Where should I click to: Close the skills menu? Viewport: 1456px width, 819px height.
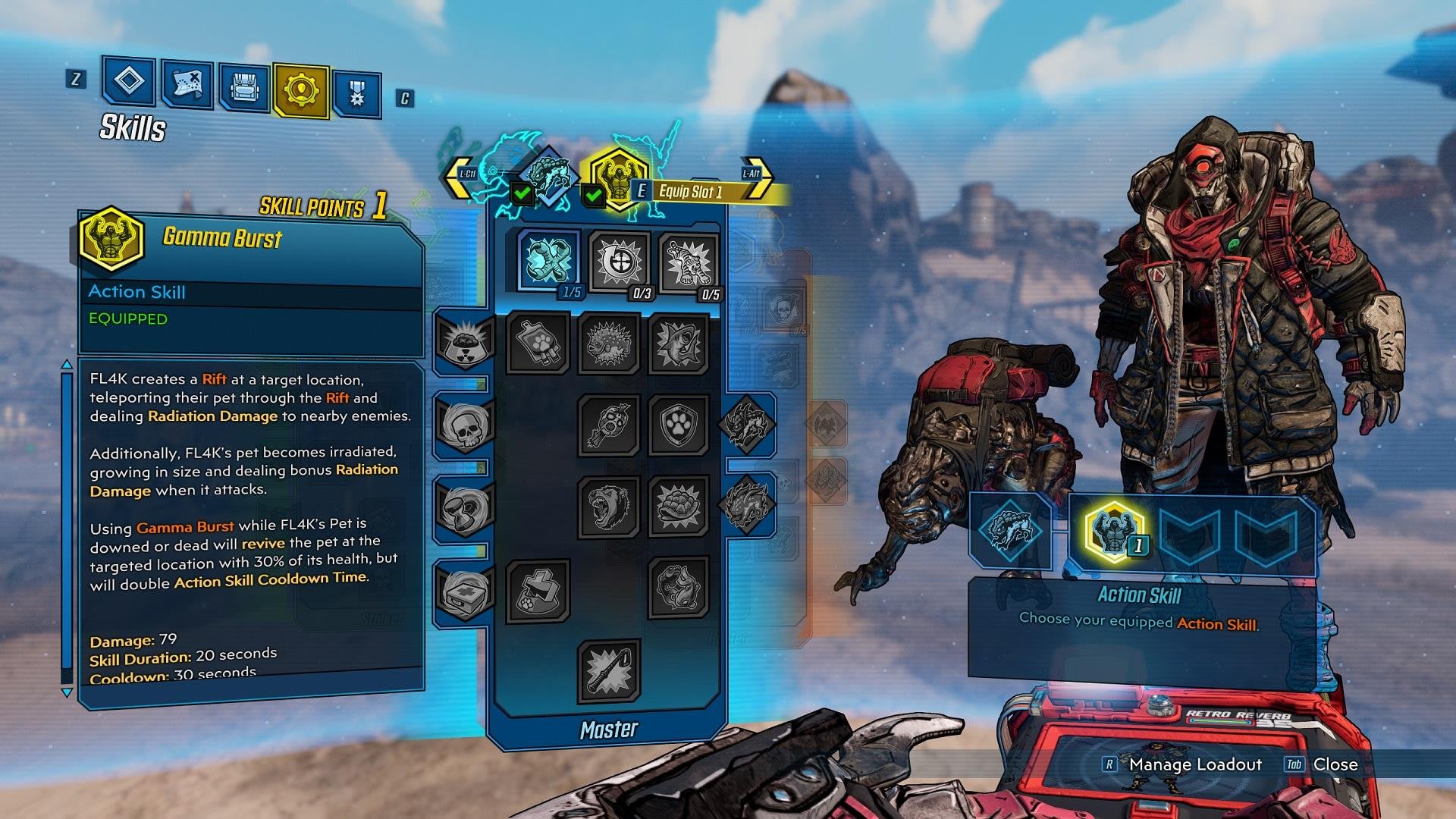click(x=1334, y=764)
